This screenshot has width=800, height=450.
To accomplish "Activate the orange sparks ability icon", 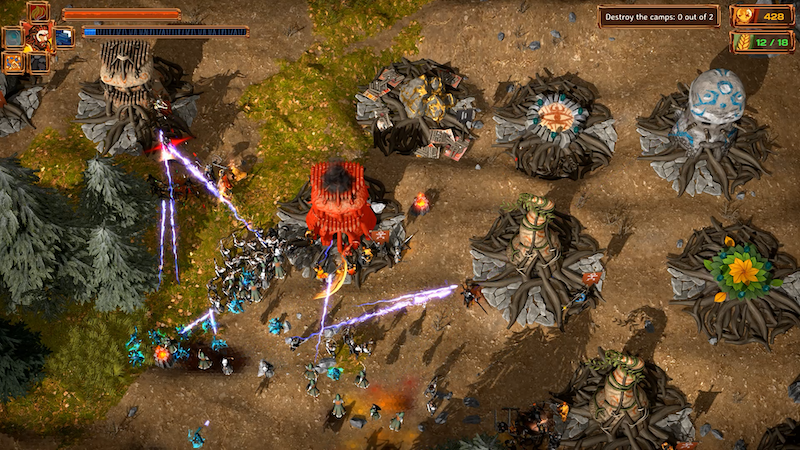I will tap(13, 62).
